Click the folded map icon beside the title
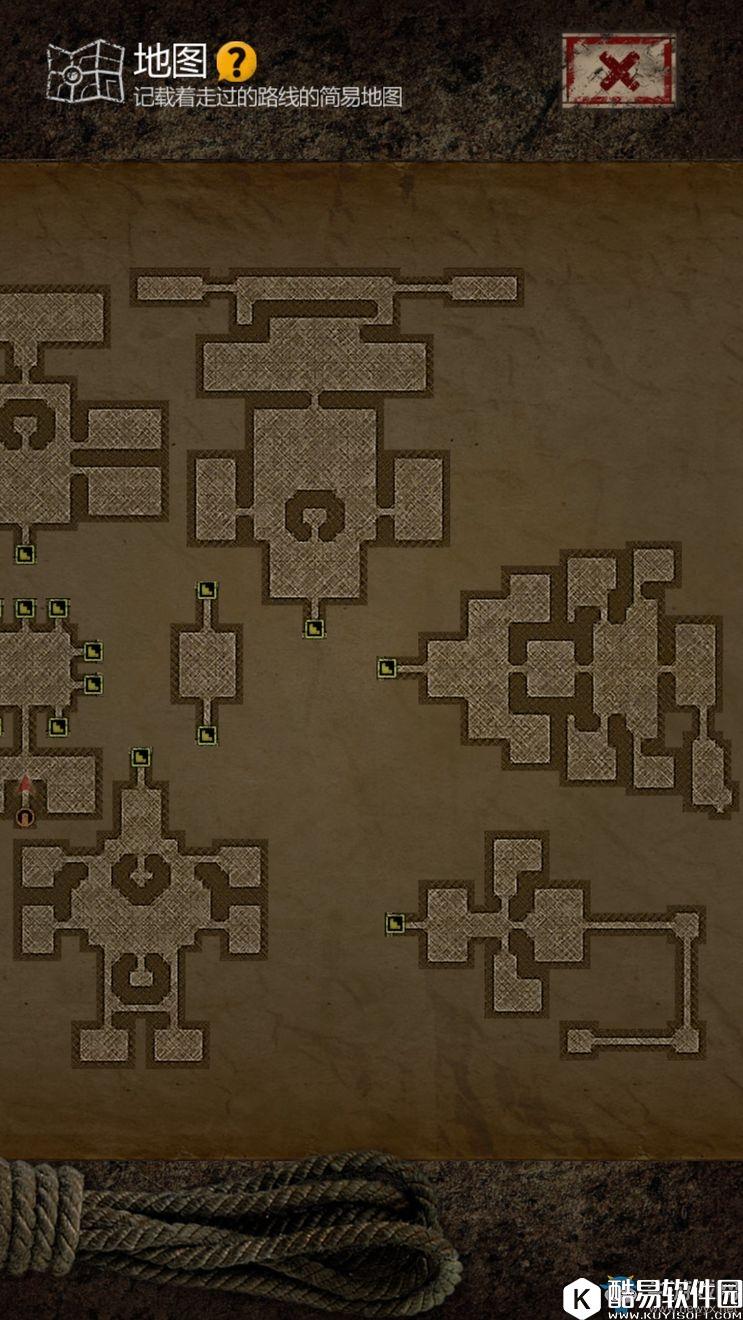 click(x=84, y=70)
